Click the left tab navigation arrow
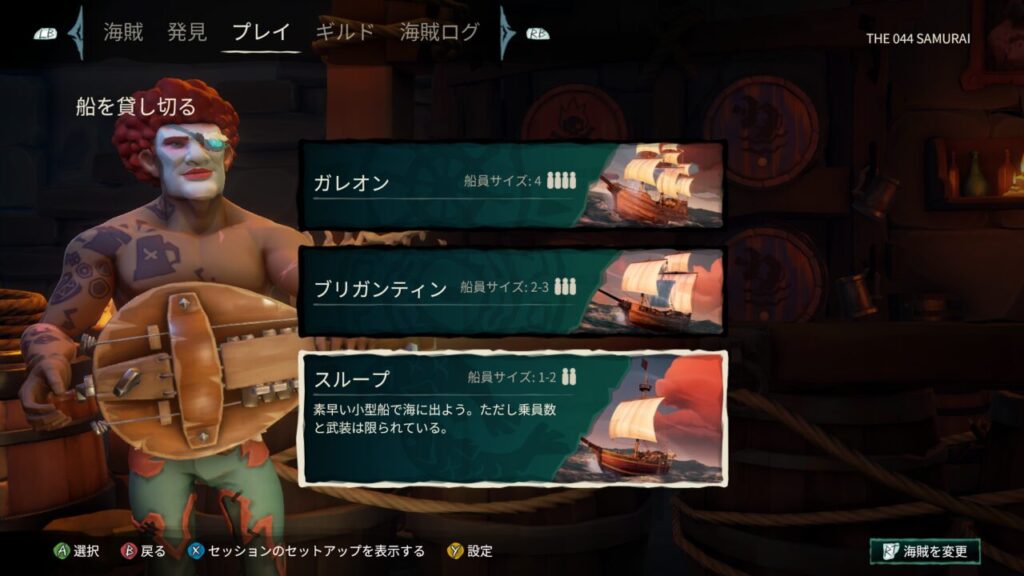The image size is (1024, 576). (76, 33)
